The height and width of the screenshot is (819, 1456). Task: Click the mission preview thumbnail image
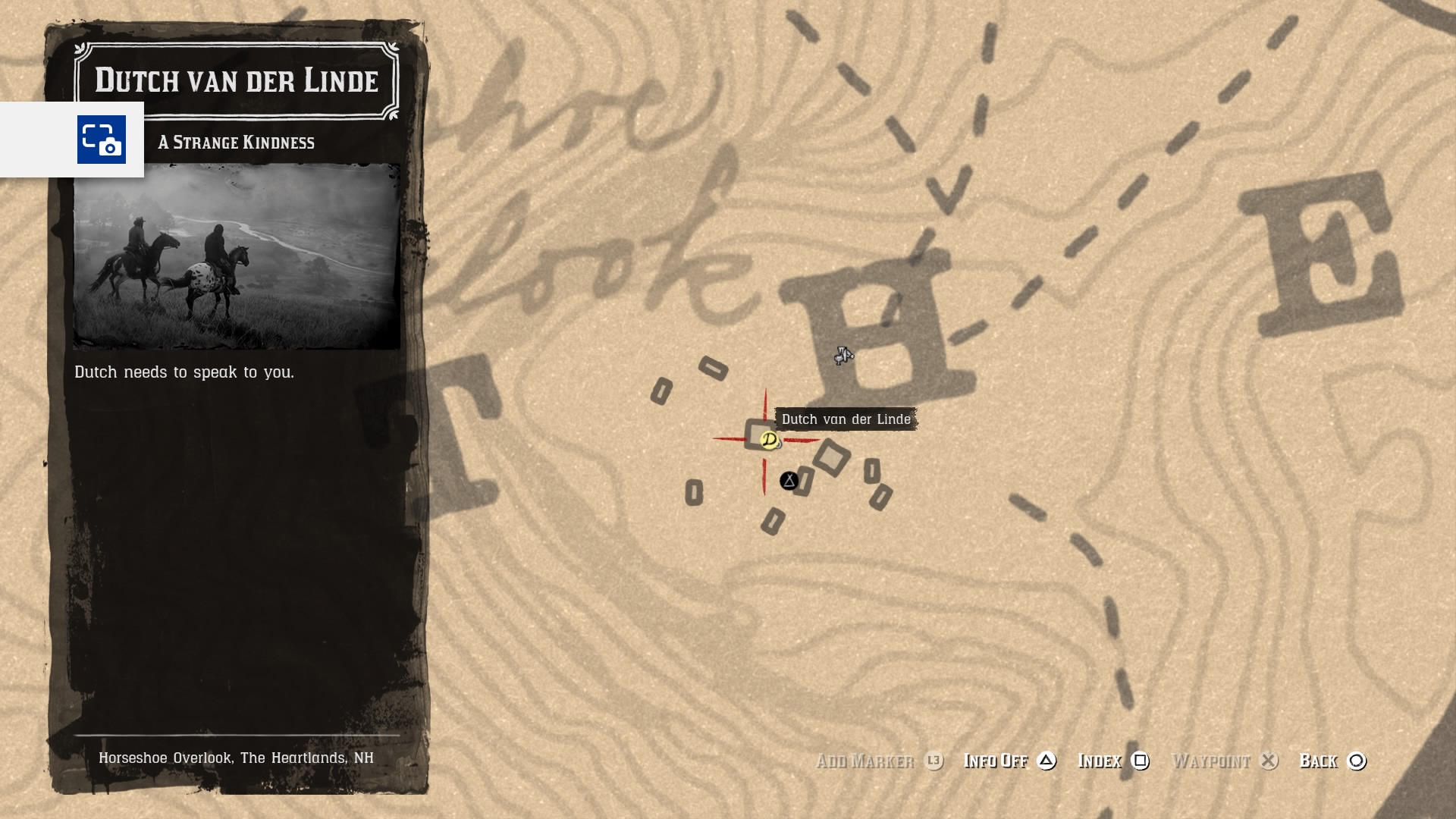[236, 256]
